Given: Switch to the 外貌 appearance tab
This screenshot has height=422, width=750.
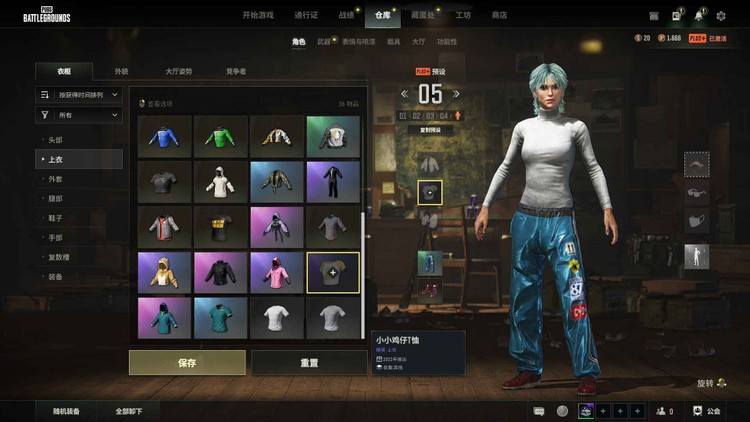Looking at the screenshot, I should coord(121,72).
